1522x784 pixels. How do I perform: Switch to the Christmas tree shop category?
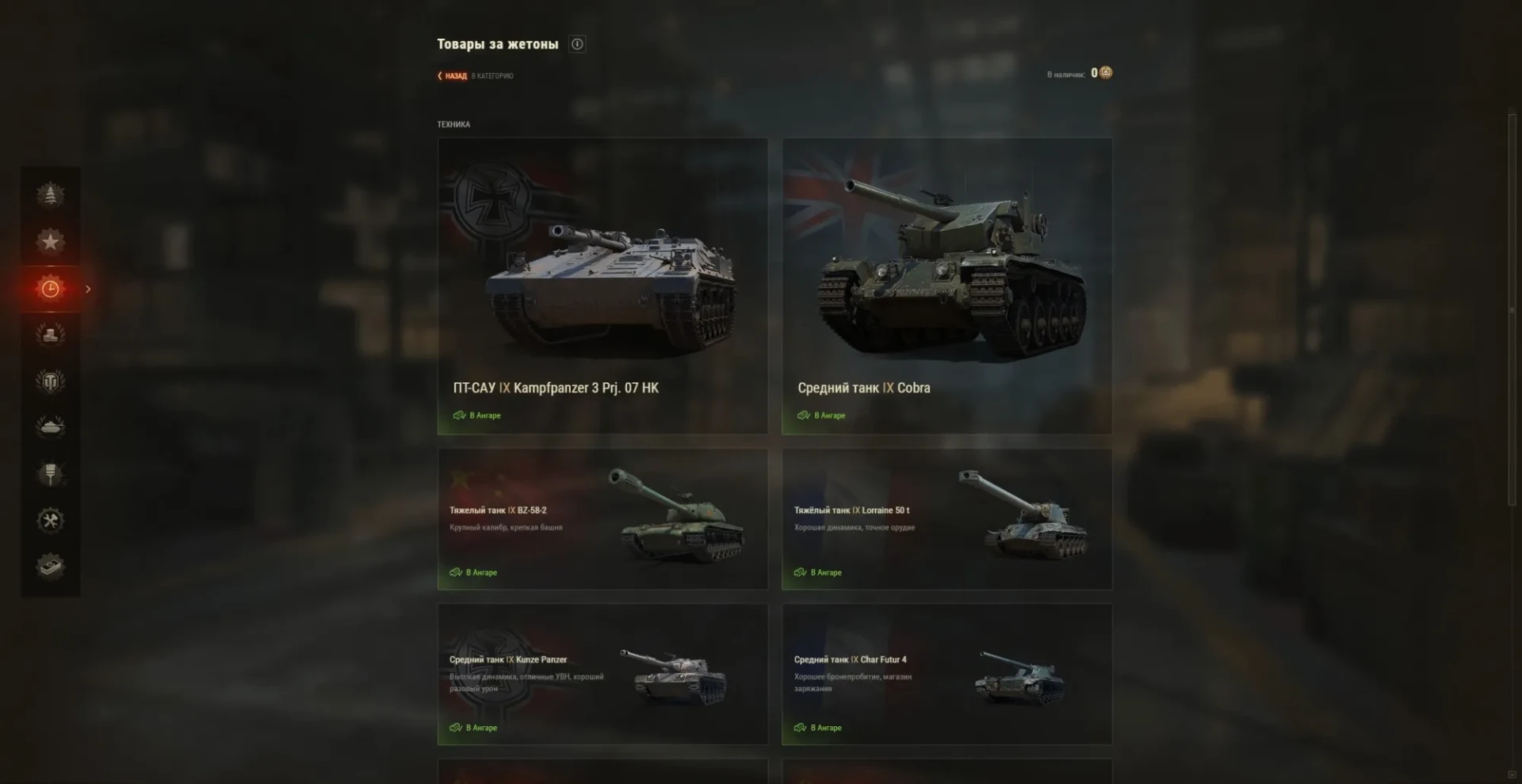coord(50,194)
